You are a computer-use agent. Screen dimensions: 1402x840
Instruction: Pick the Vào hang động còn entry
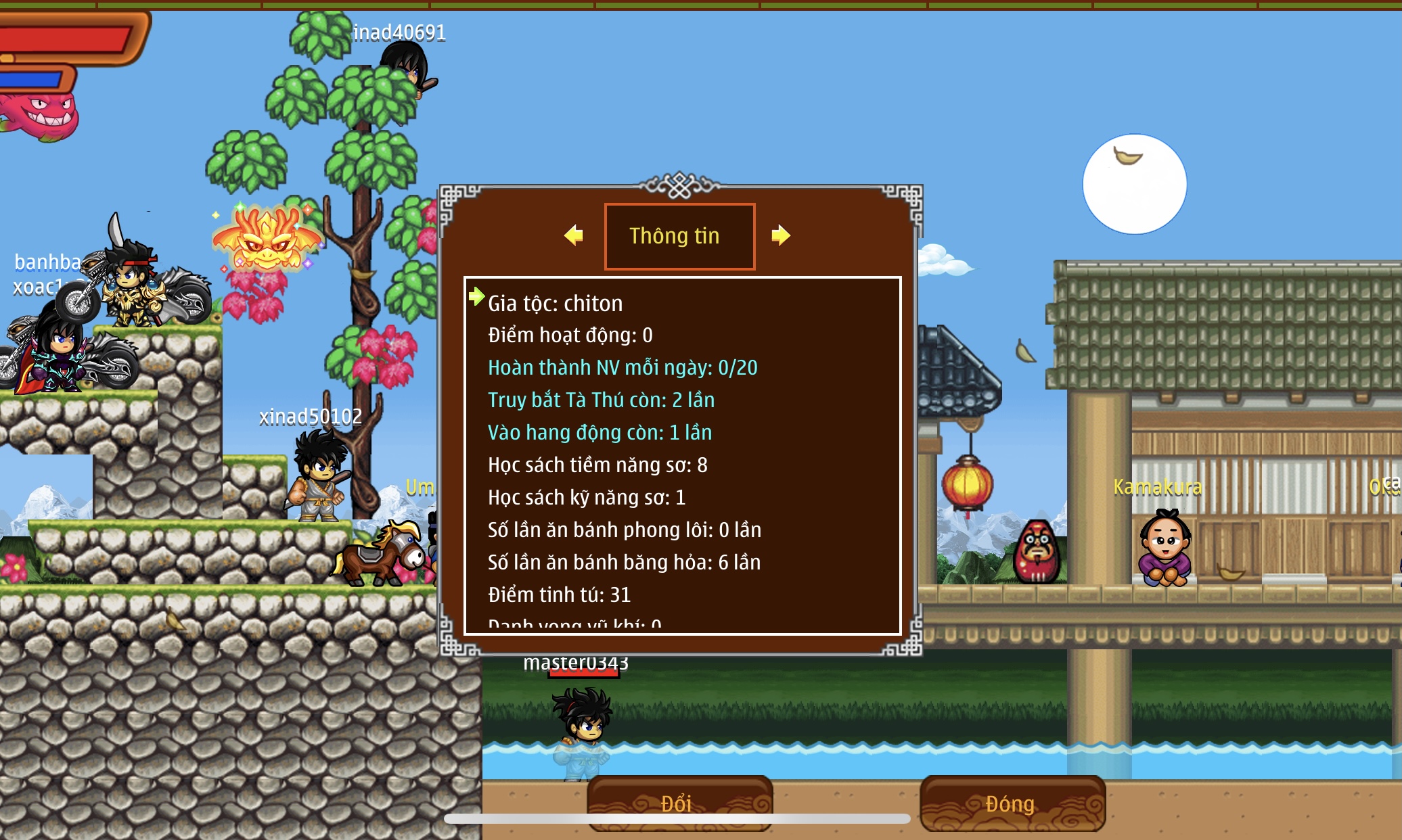coord(600,433)
